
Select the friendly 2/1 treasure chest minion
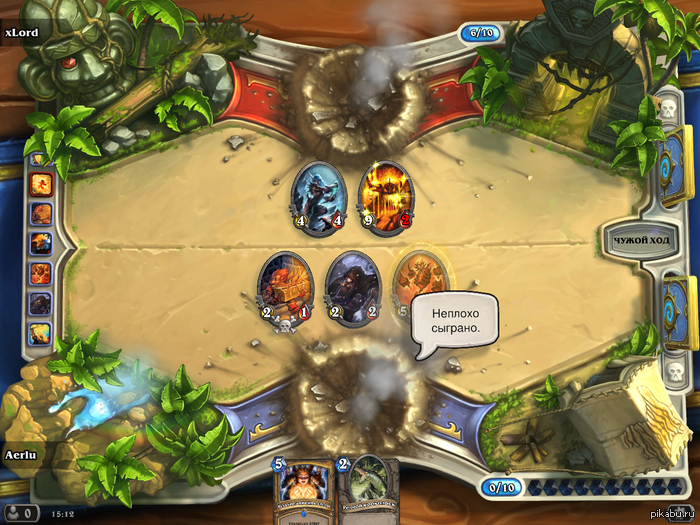[285, 287]
